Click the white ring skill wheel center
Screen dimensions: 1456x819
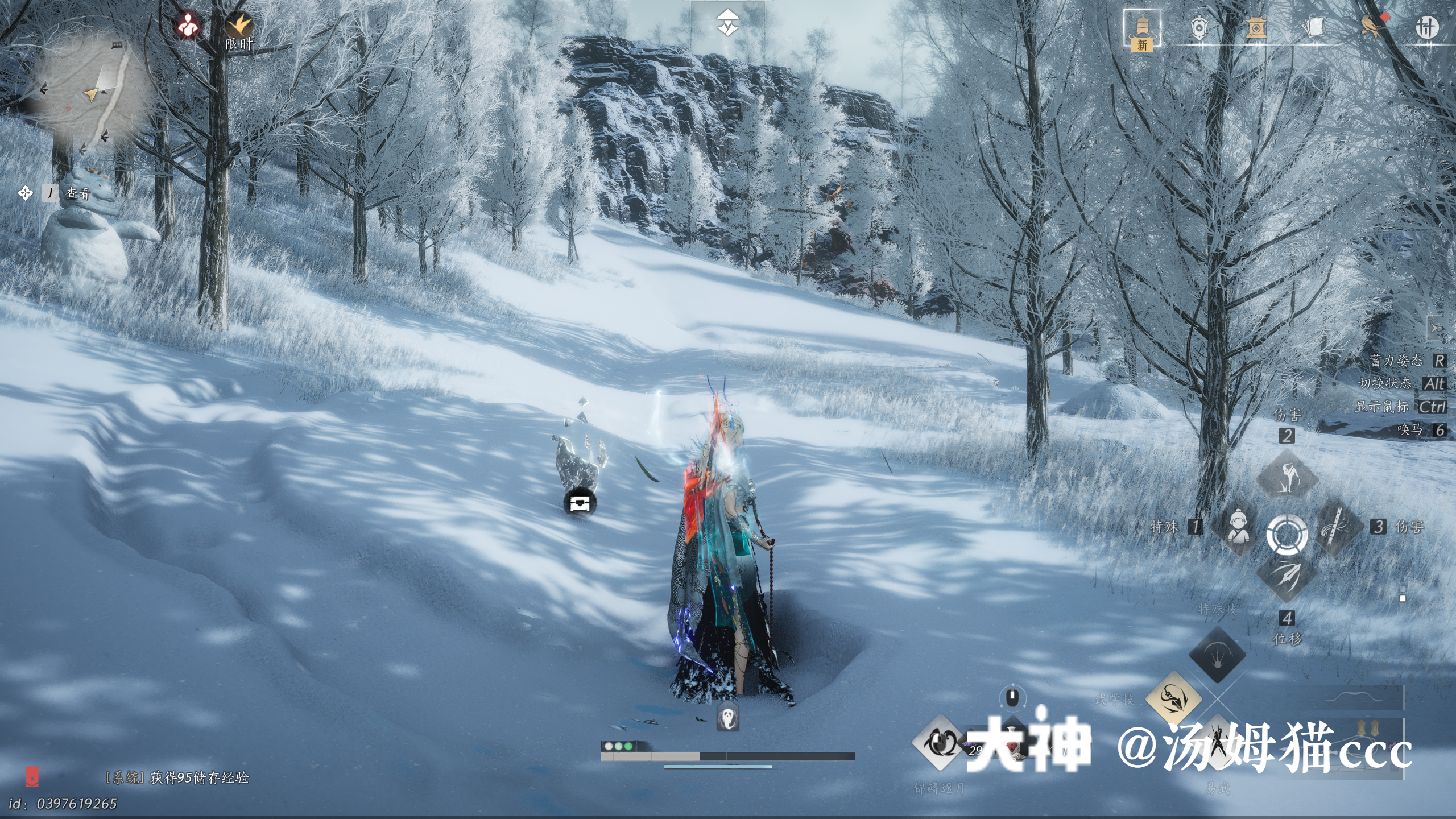(1287, 533)
